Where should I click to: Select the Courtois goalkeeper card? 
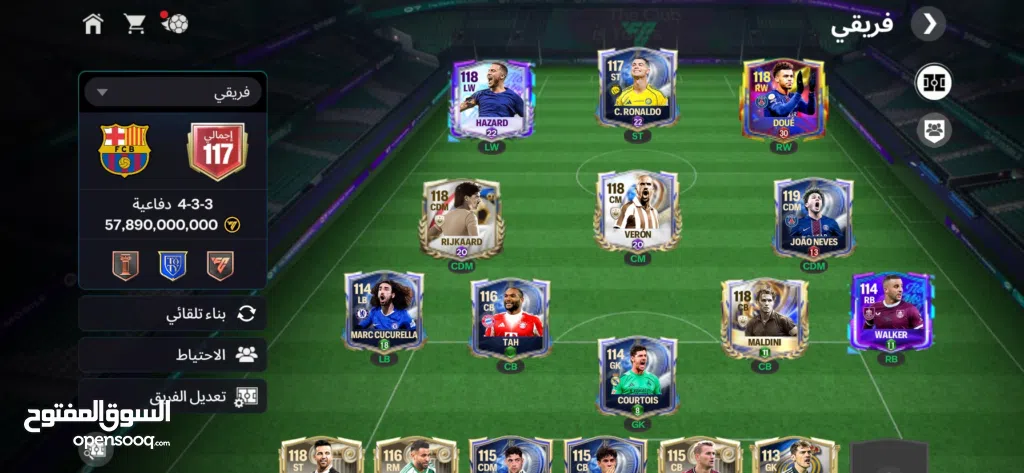tap(637, 375)
